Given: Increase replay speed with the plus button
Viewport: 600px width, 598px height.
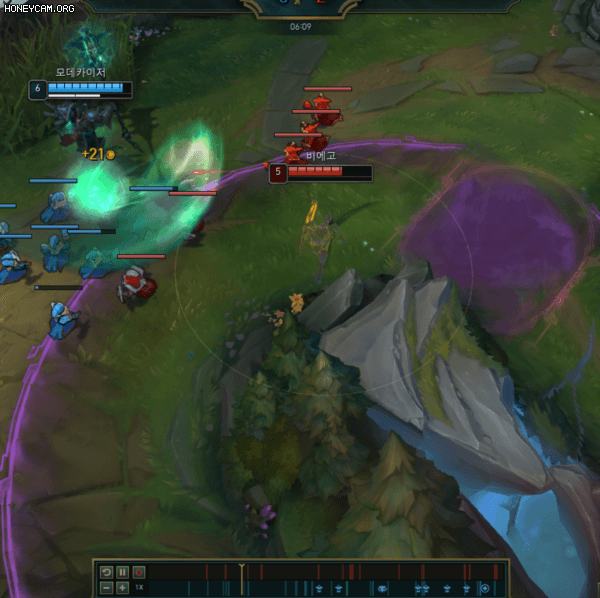Looking at the screenshot, I should 122,587.
